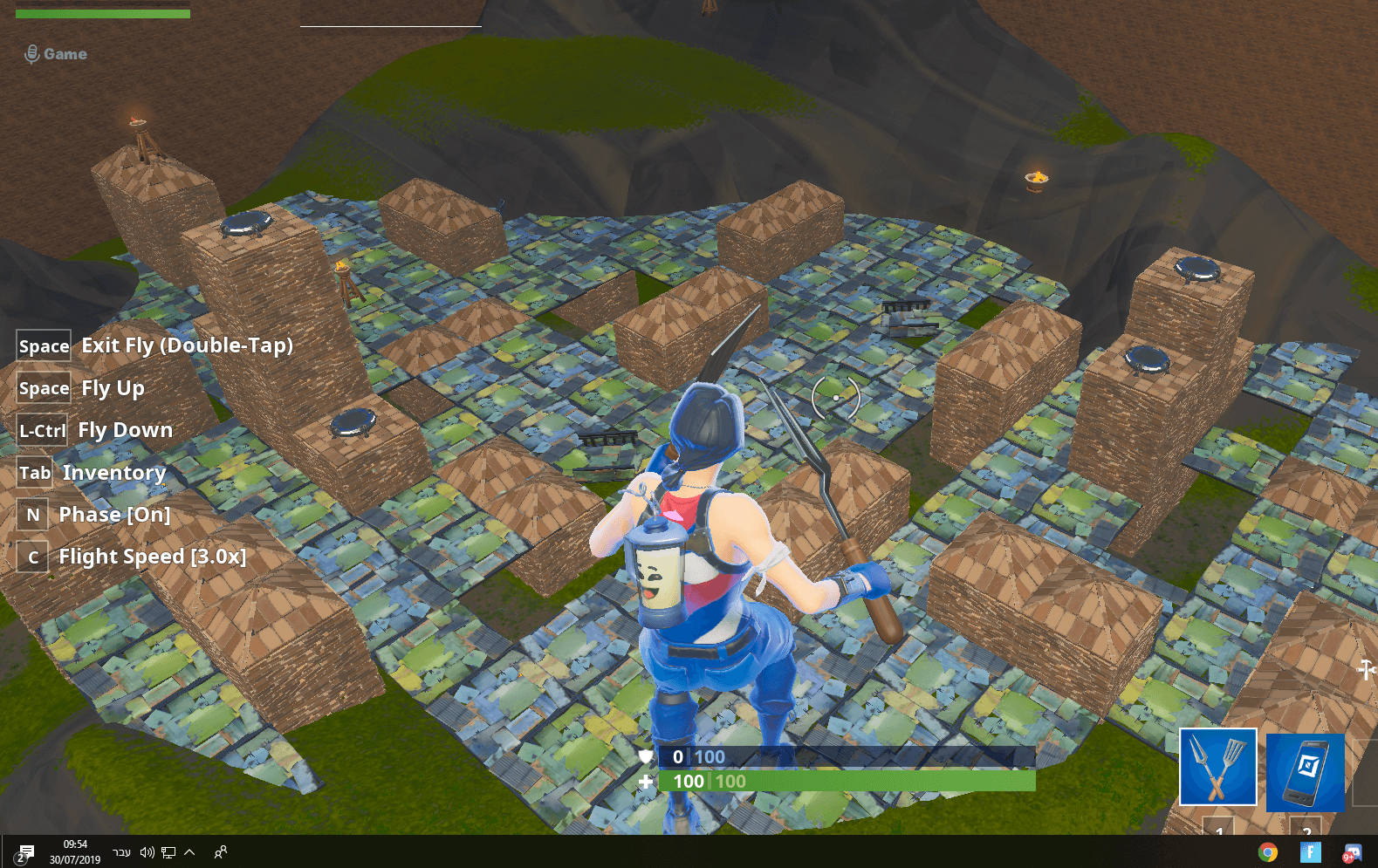Launch Fortnite's F icon on the taskbar
Screen dimensions: 1378x868
[1310, 851]
